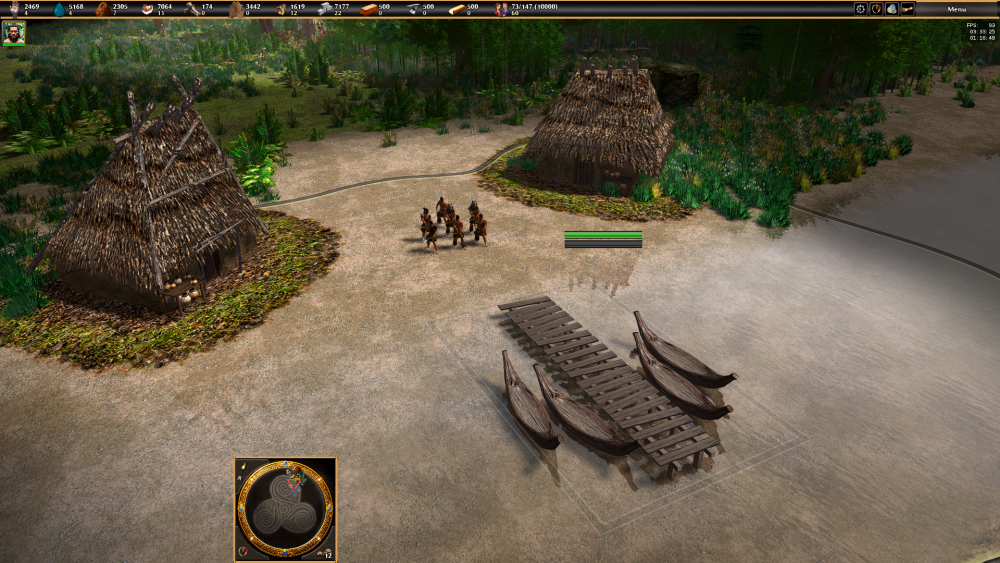Open the red-and-gold ring icon in the top bar
The width and height of the screenshot is (1000, 563).
coord(876,9)
